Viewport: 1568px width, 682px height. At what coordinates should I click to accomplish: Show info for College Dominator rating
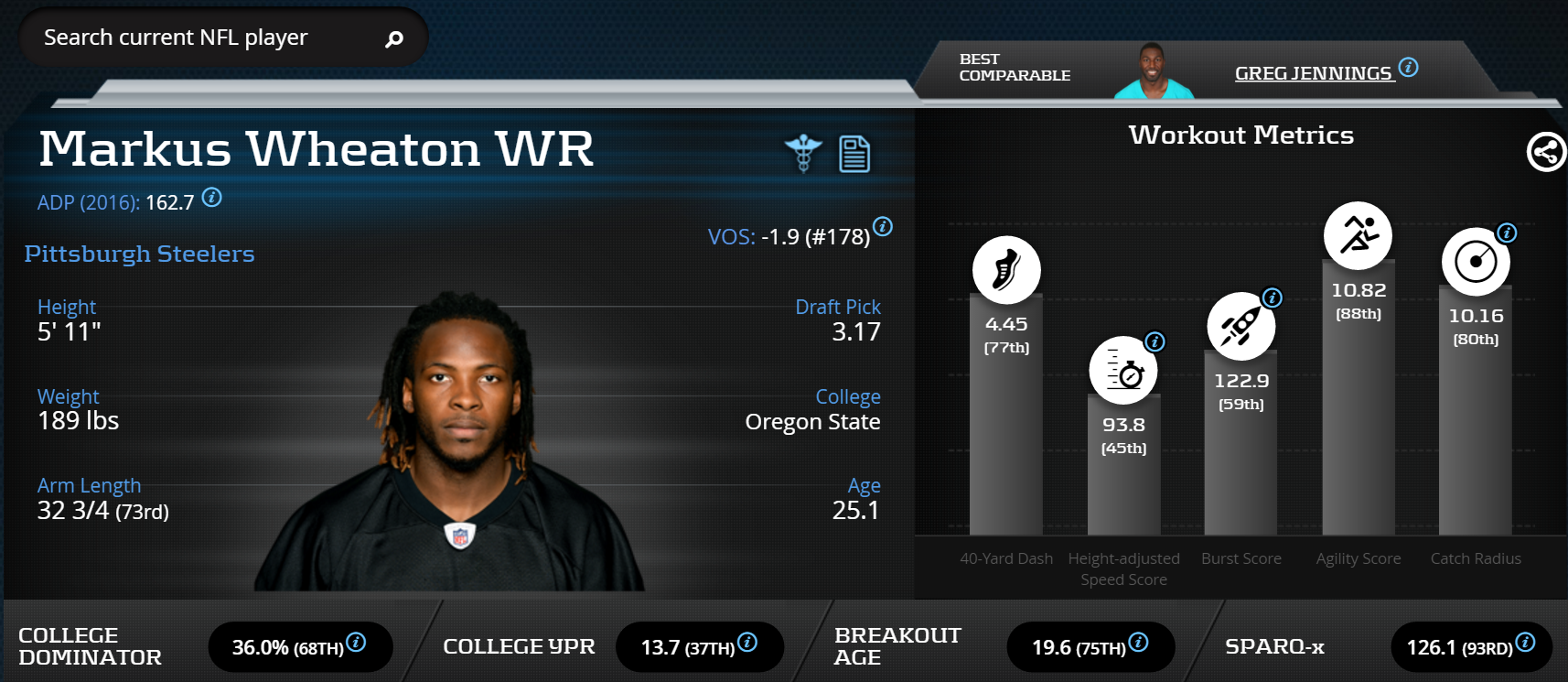[x=357, y=643]
